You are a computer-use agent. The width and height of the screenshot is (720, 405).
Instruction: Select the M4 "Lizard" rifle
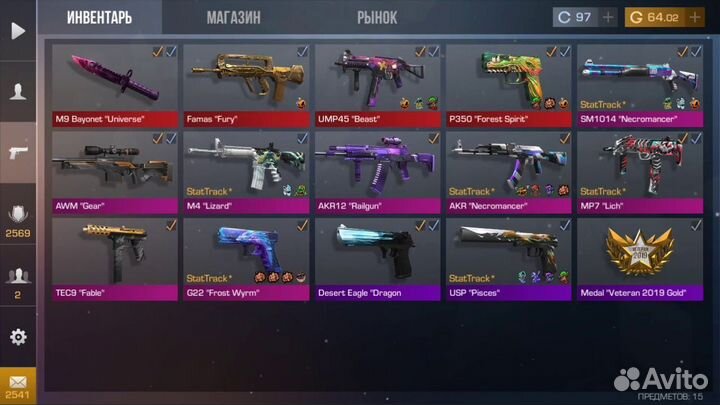(x=245, y=170)
